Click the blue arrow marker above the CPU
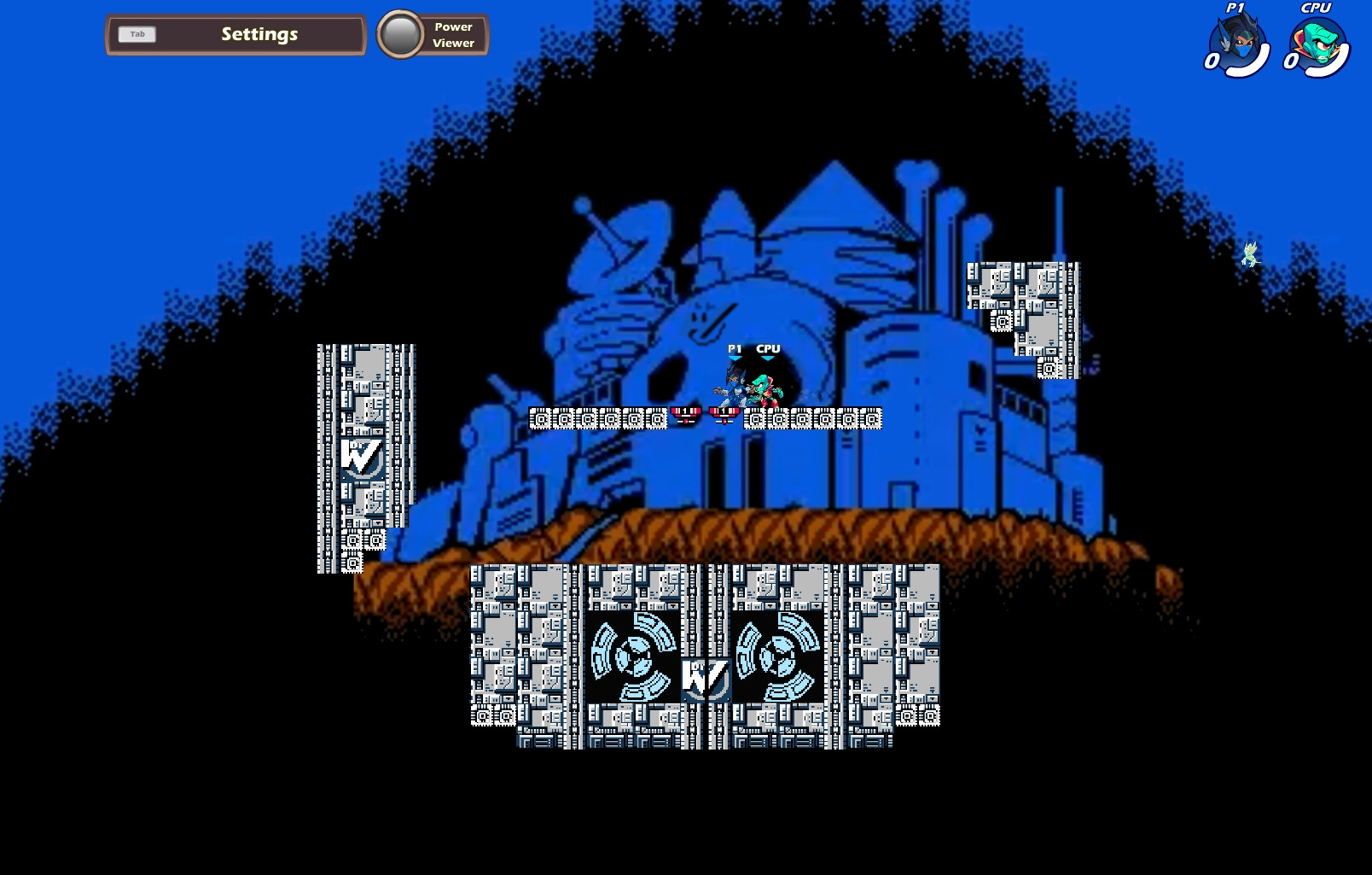The width and height of the screenshot is (1372, 875). pos(768,357)
